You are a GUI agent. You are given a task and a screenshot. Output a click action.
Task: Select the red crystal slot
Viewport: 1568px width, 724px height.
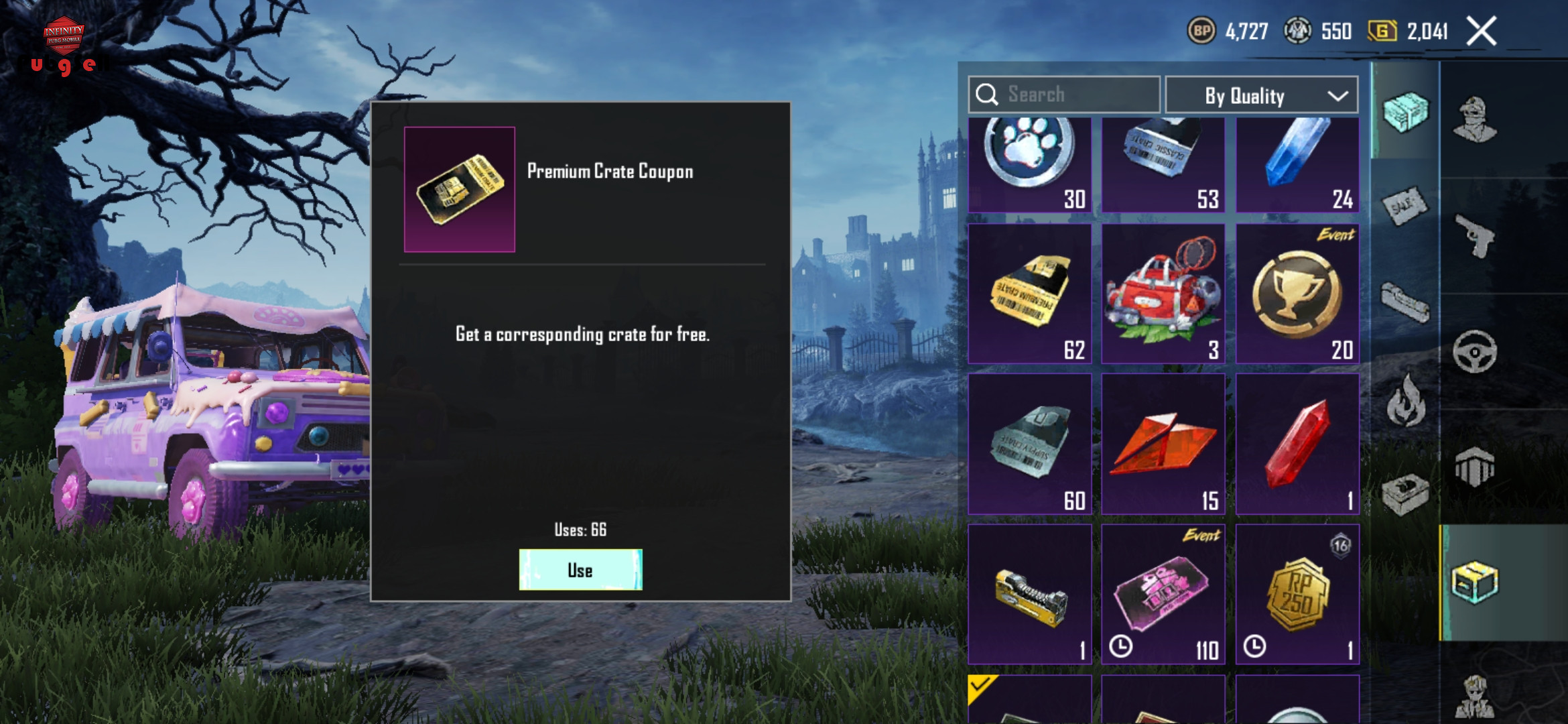[1297, 444]
